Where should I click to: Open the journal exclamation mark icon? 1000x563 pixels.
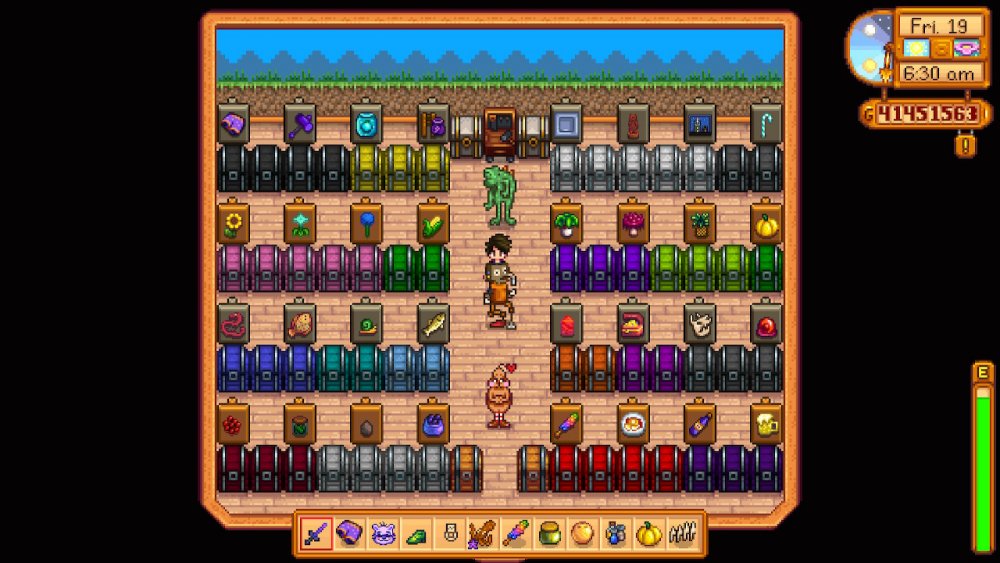pyautogui.click(x=966, y=145)
